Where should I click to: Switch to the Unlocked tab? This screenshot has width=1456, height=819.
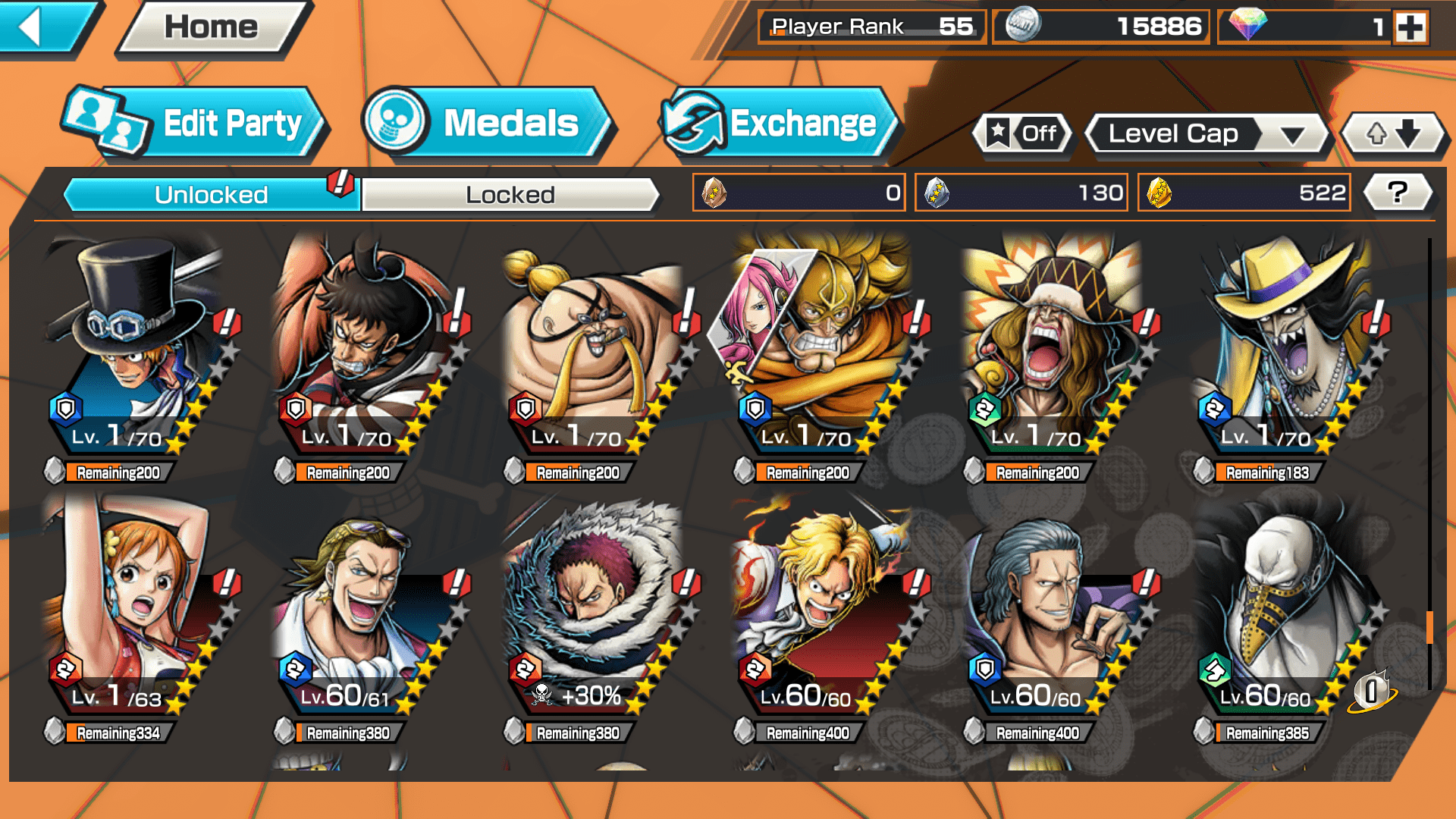pos(211,195)
